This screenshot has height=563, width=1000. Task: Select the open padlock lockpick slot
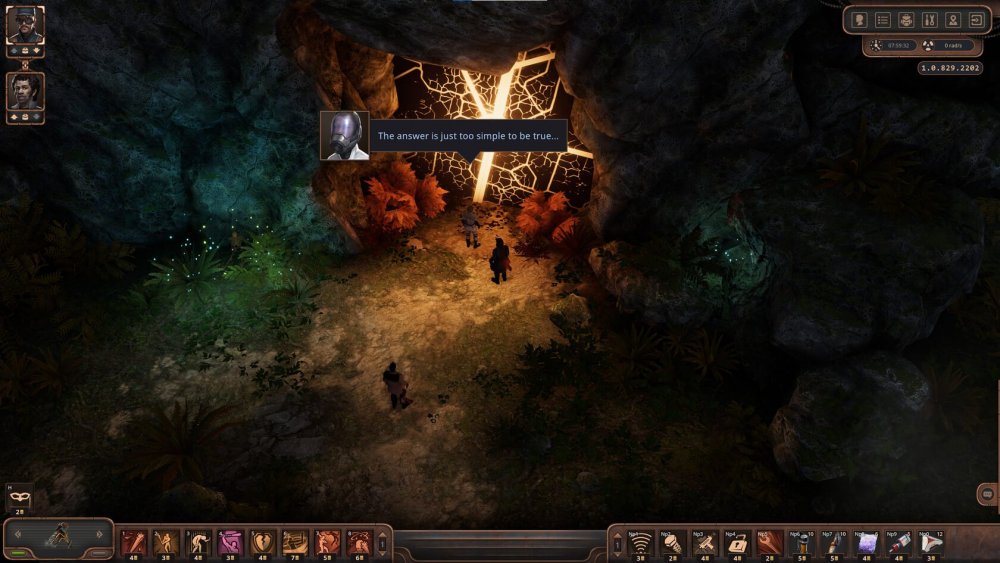coord(738,541)
